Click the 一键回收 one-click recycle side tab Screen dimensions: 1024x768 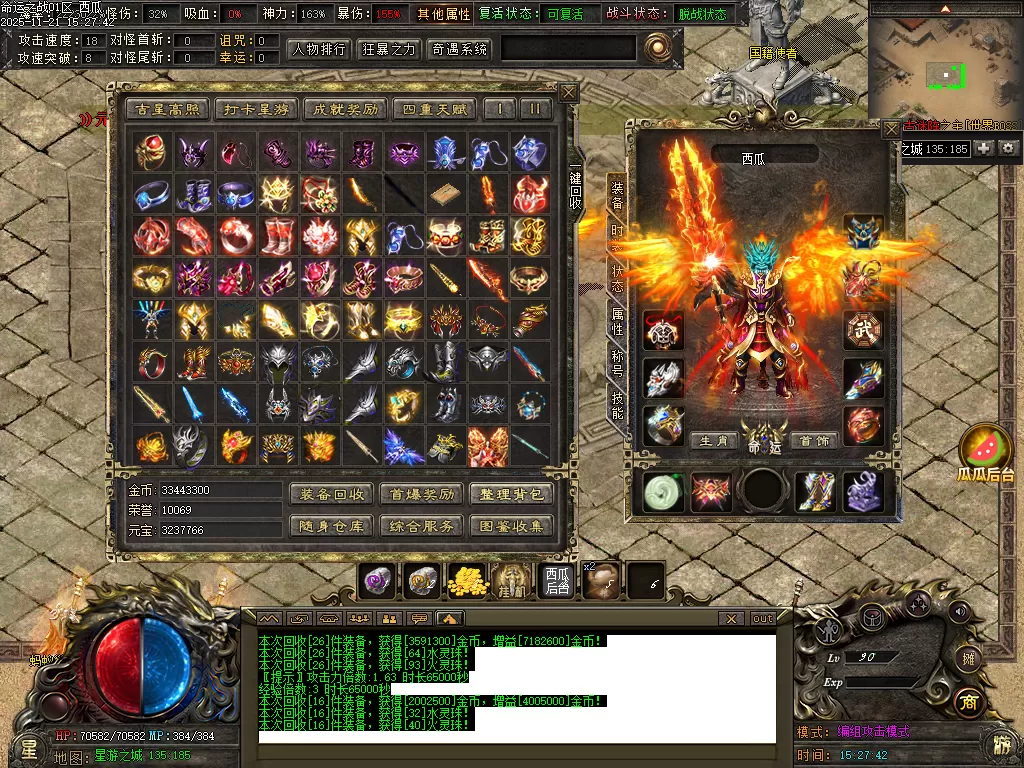click(x=576, y=187)
